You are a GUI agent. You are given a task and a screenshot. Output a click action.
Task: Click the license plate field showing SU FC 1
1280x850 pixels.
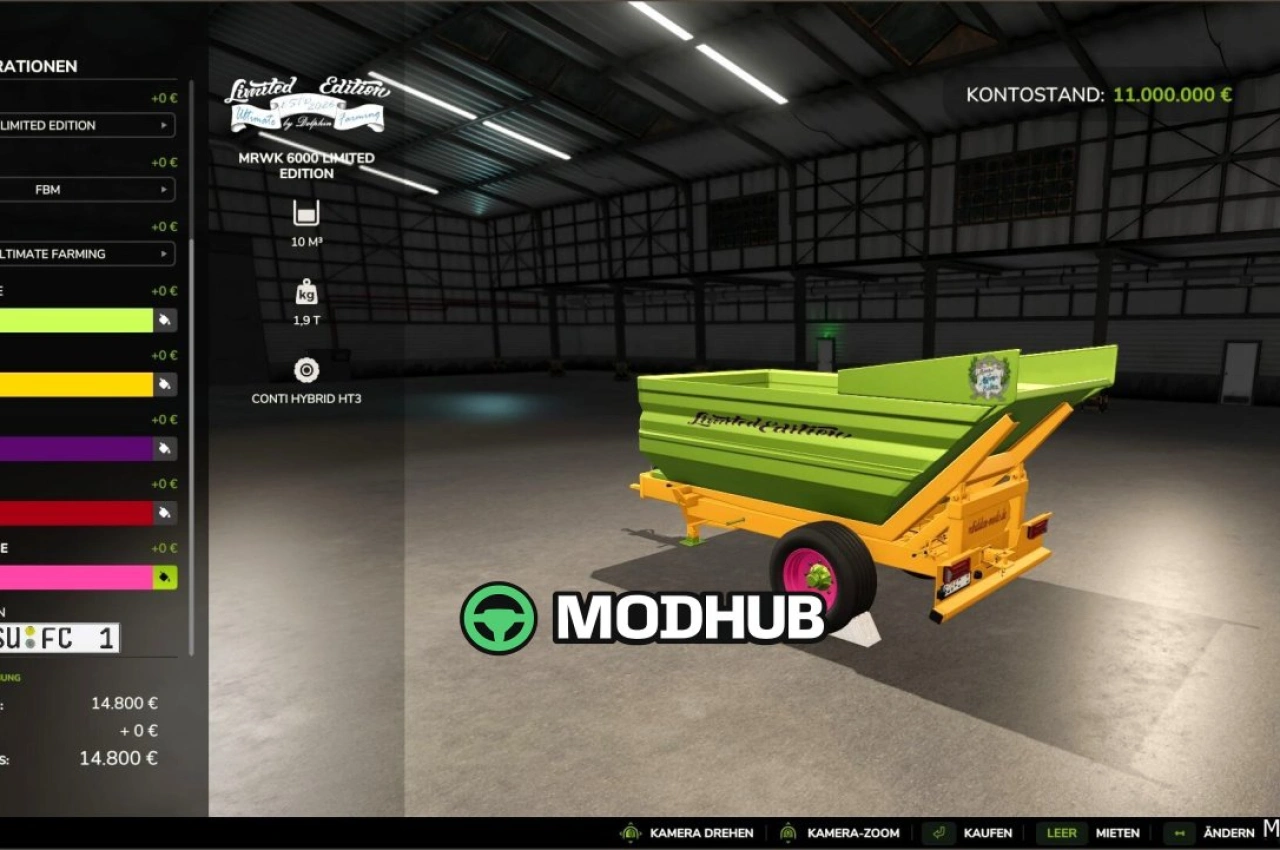point(60,637)
